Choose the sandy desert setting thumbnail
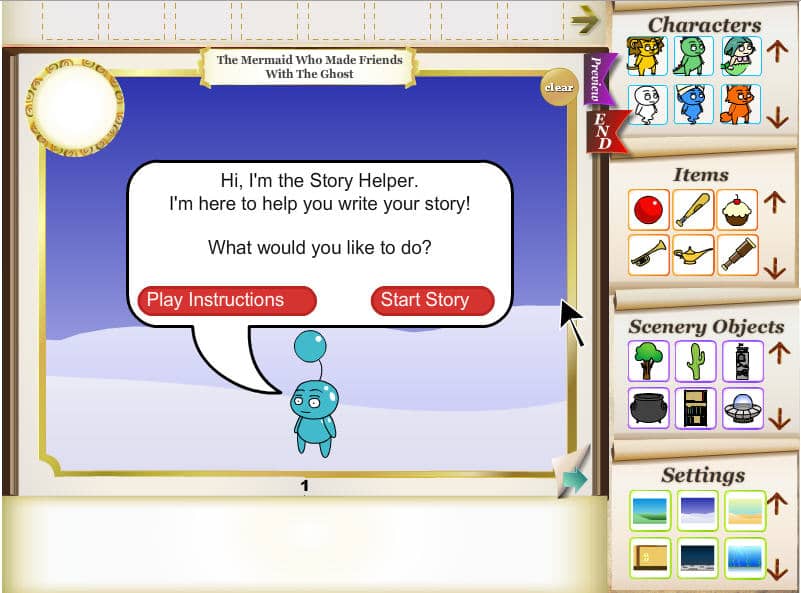Image resolution: width=801 pixels, height=593 pixels. point(745,510)
